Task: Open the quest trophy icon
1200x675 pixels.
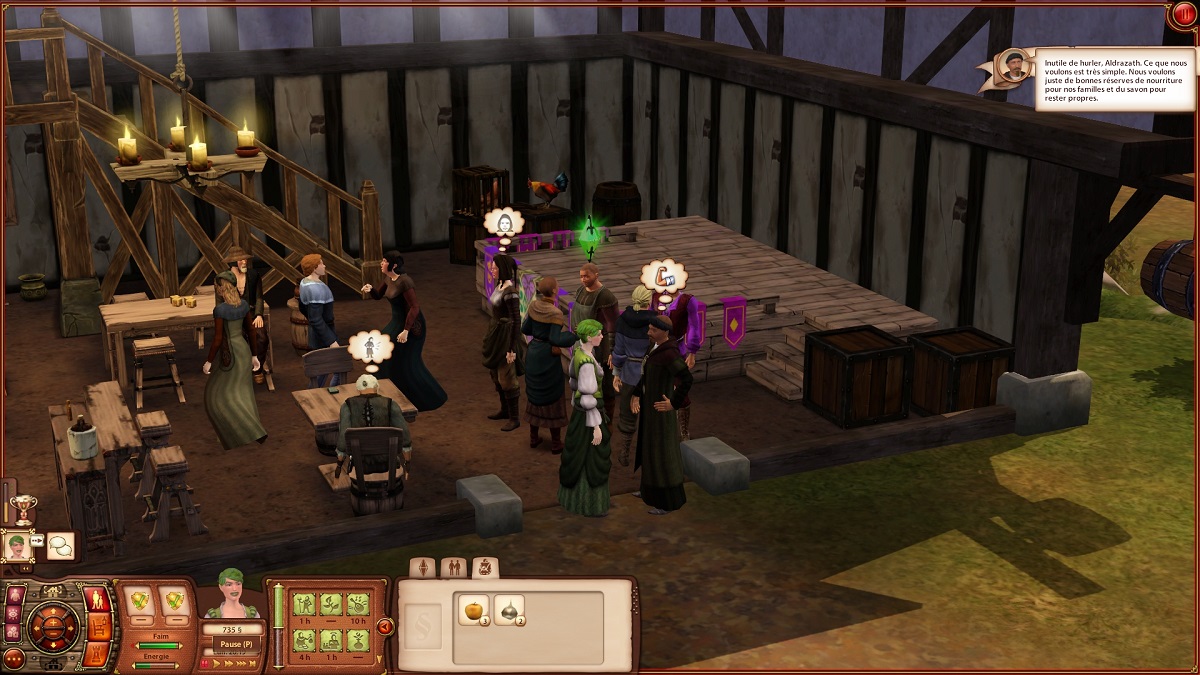Action: 22,507
